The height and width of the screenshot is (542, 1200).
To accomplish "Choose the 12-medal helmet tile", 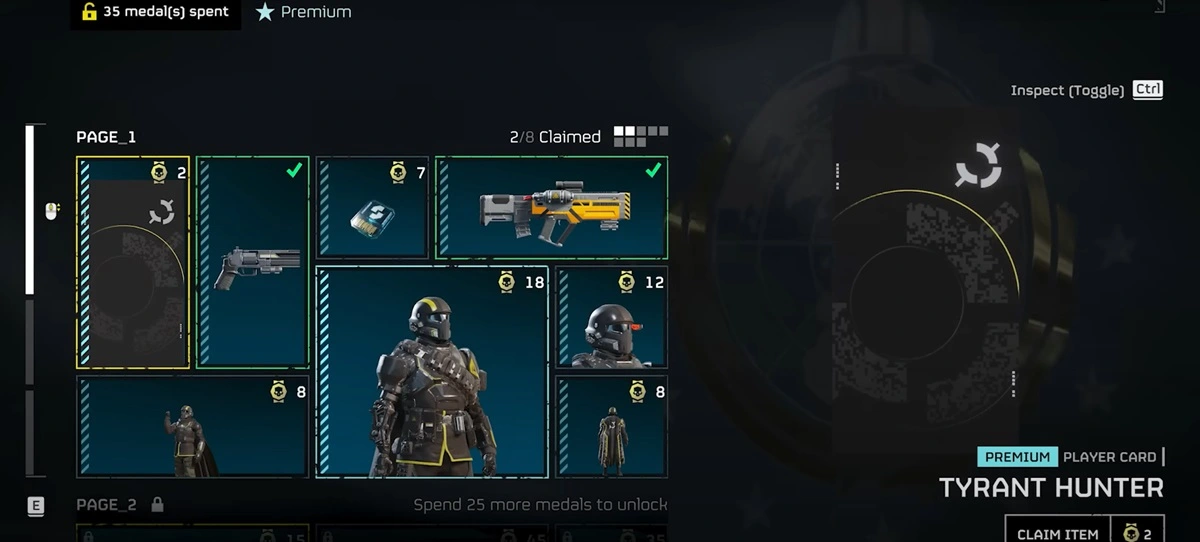I will coord(612,317).
